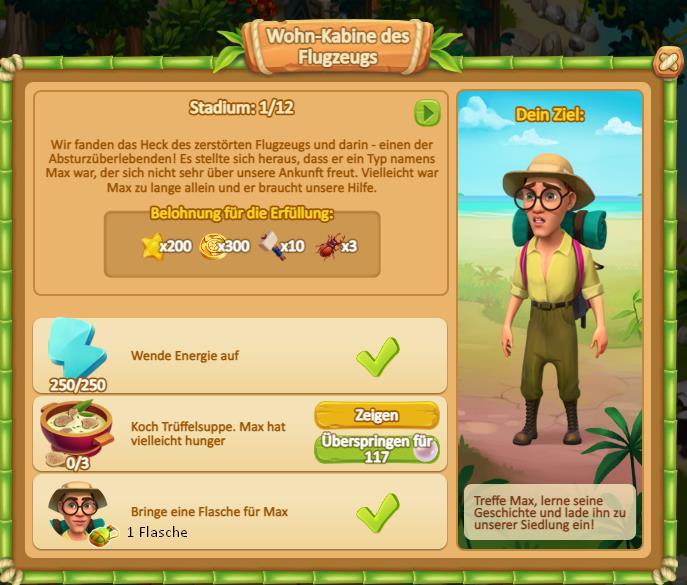
Task: Close the quest dialog window
Action: [664, 63]
